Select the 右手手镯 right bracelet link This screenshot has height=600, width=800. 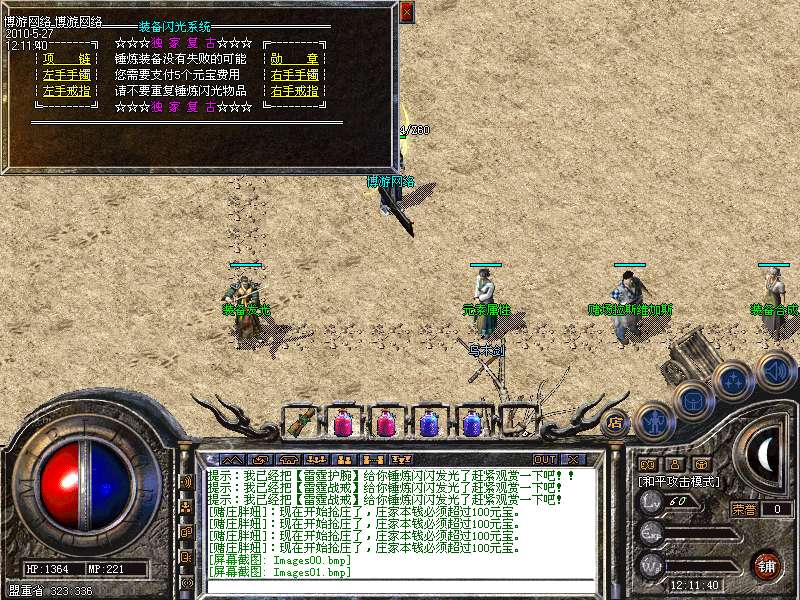click(294, 75)
